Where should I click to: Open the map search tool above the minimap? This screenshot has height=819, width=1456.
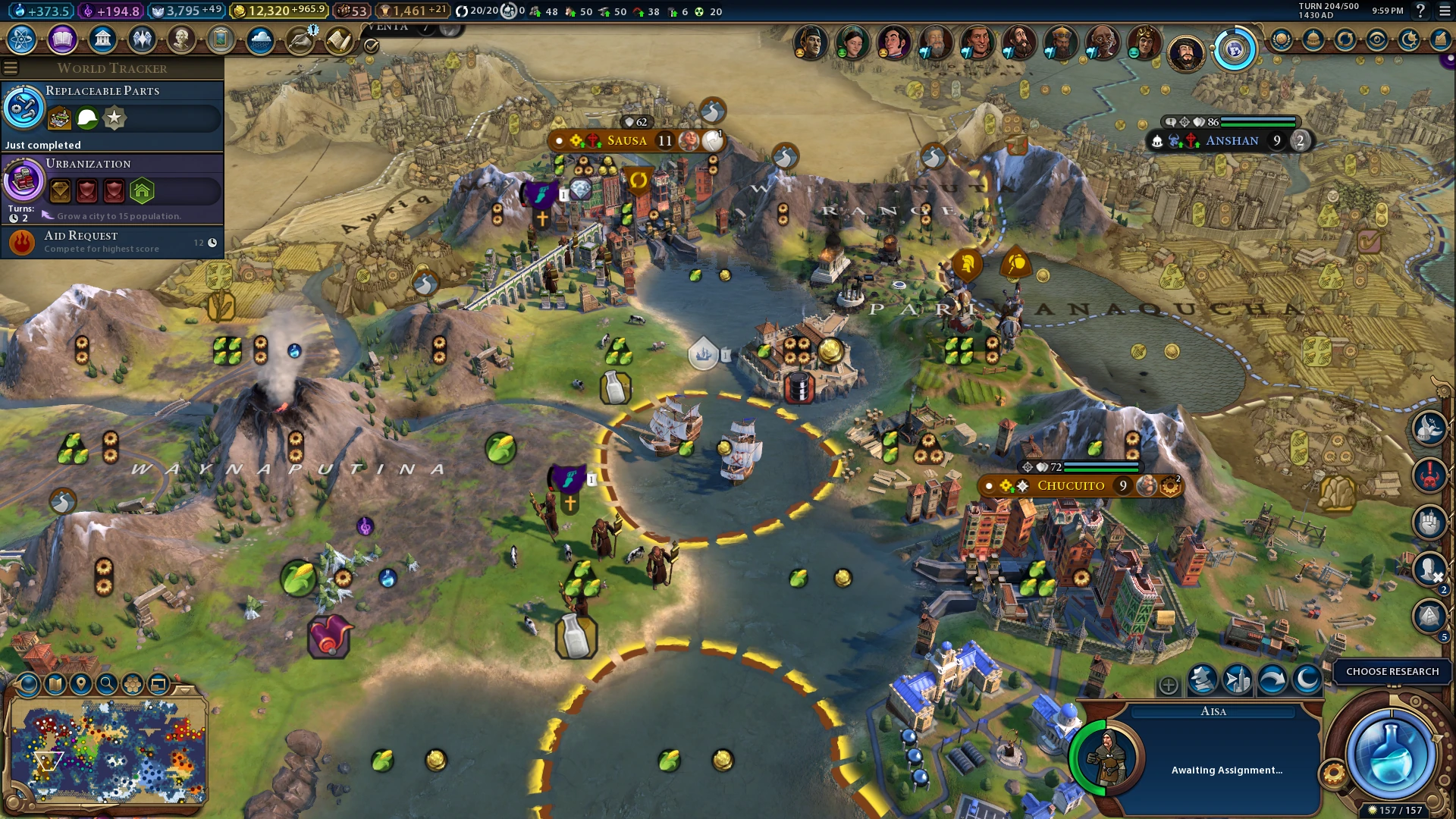point(106,683)
